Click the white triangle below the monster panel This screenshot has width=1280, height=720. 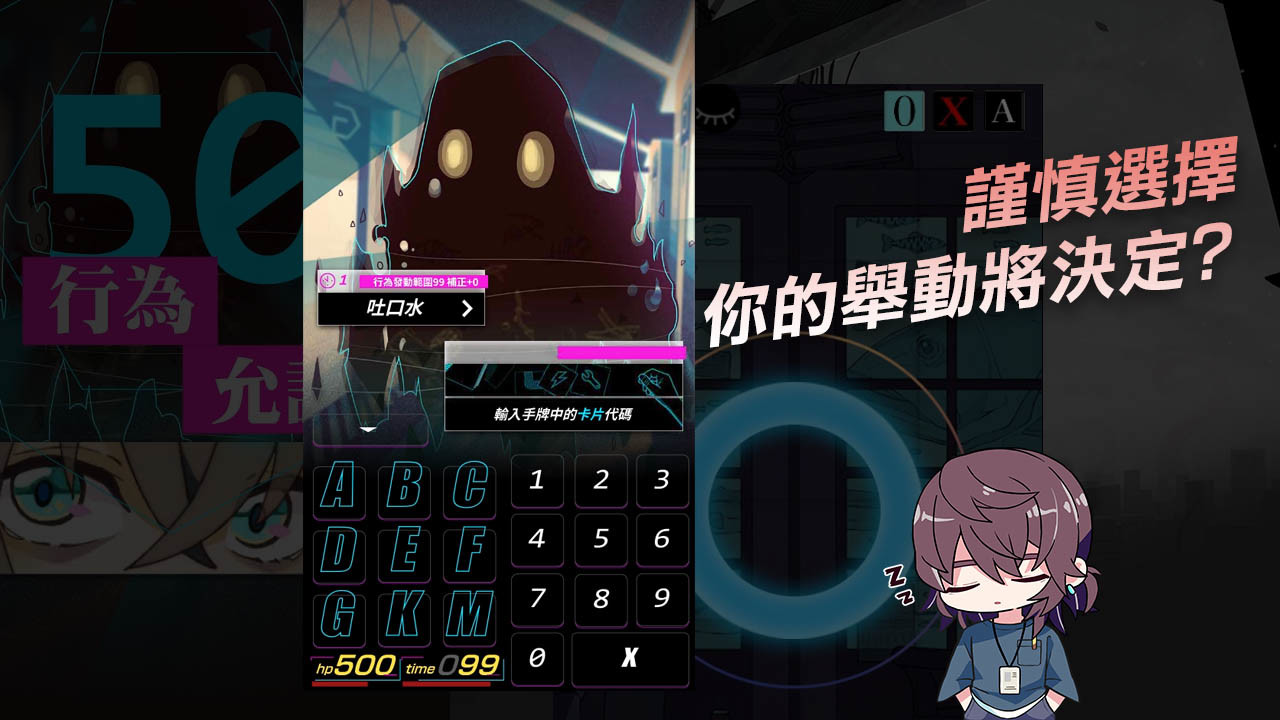370,428
